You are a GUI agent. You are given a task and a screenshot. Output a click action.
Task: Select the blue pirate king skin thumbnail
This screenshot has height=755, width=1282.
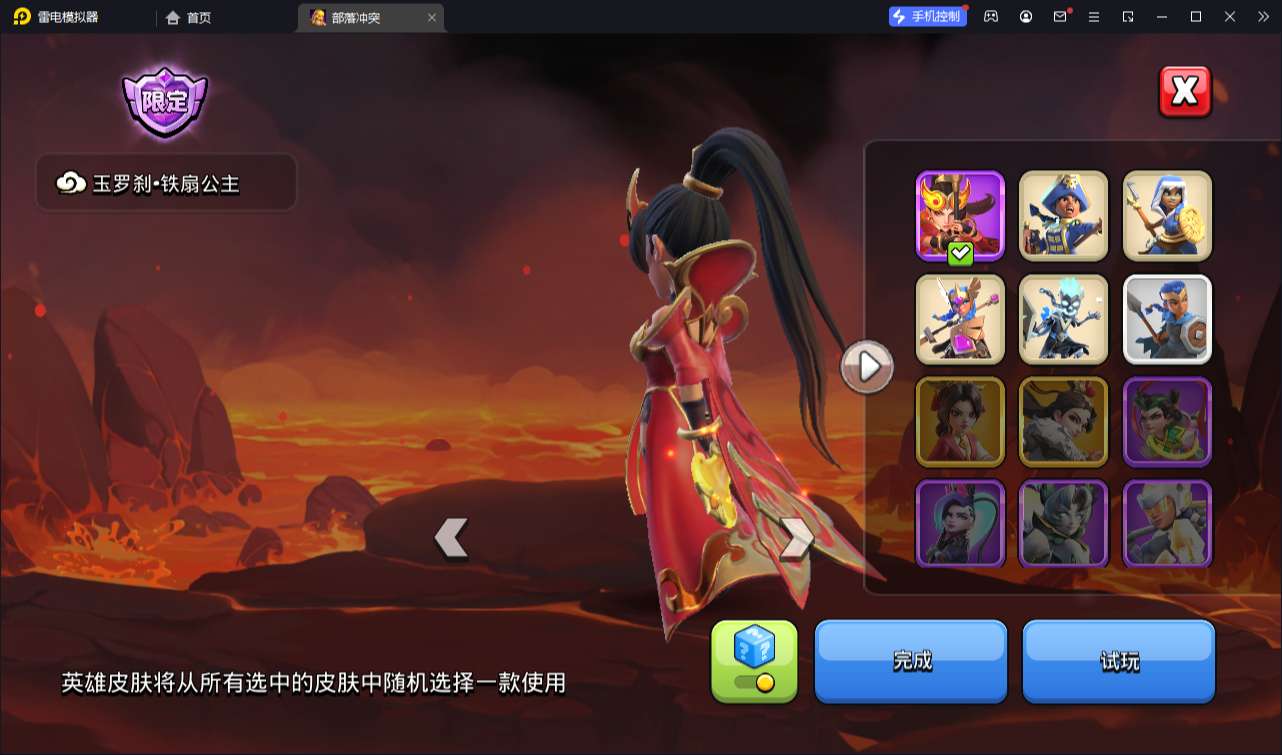1063,215
